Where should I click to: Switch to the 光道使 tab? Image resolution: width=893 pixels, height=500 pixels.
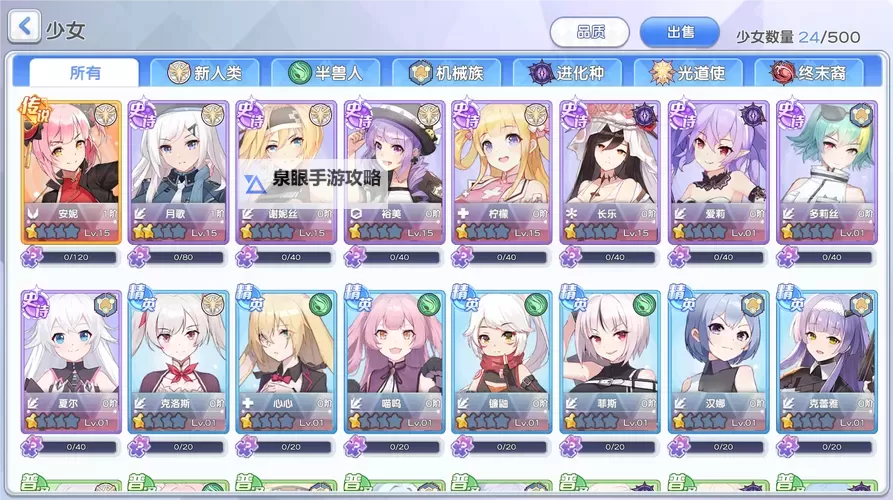[x=688, y=73]
